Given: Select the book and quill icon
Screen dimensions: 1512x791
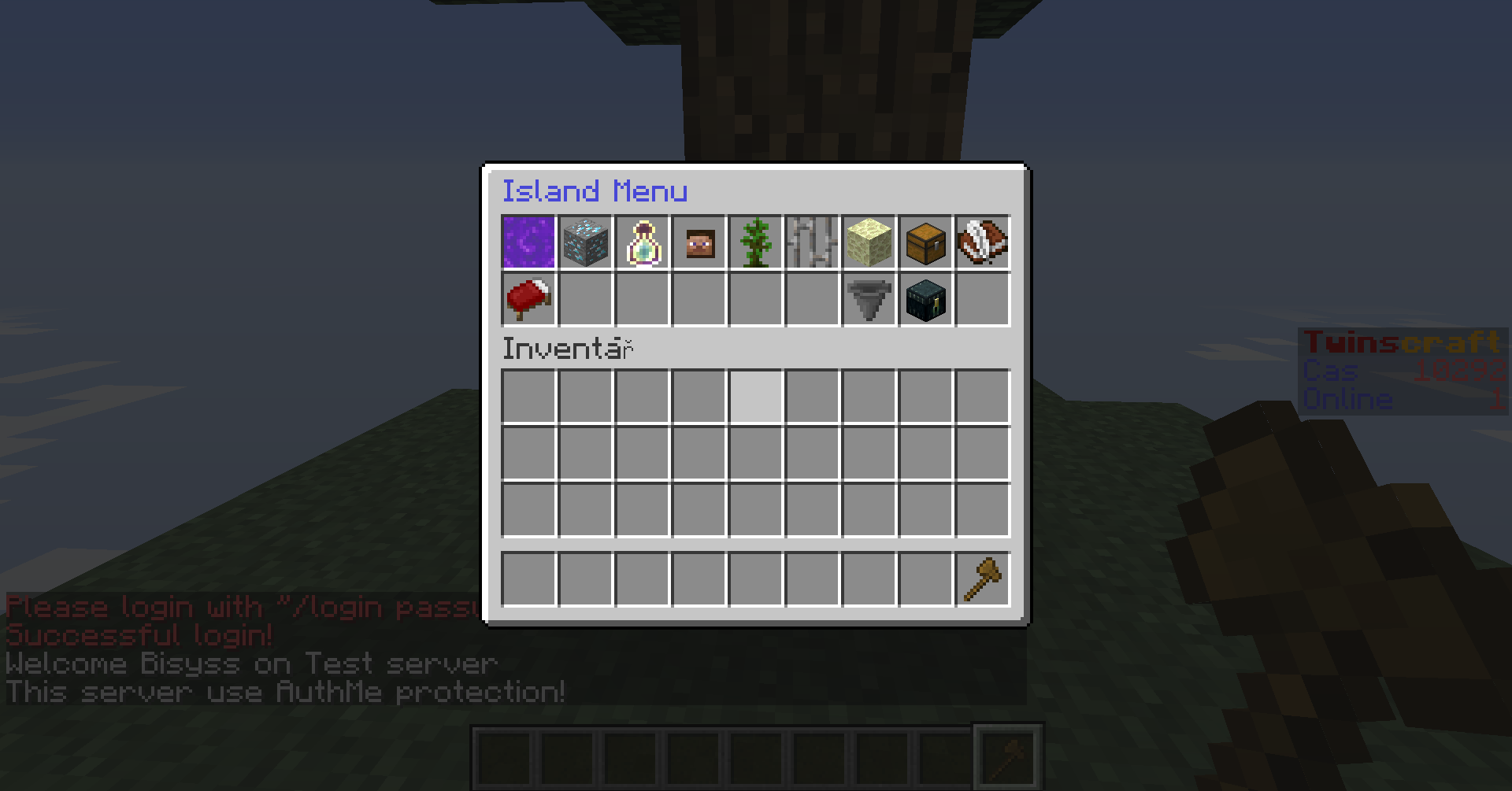Looking at the screenshot, I should tap(981, 242).
